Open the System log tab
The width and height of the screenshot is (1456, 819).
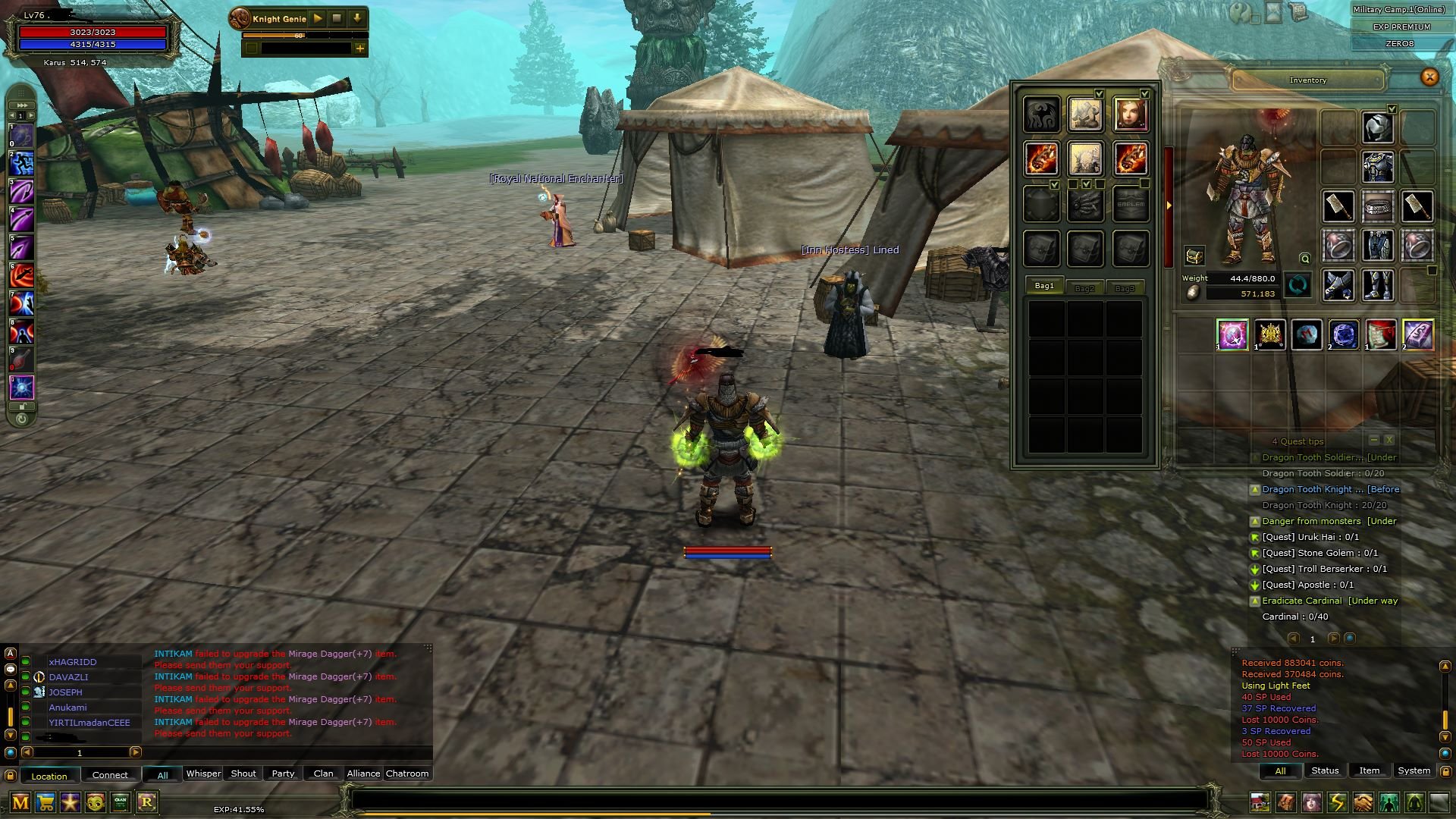1414,770
